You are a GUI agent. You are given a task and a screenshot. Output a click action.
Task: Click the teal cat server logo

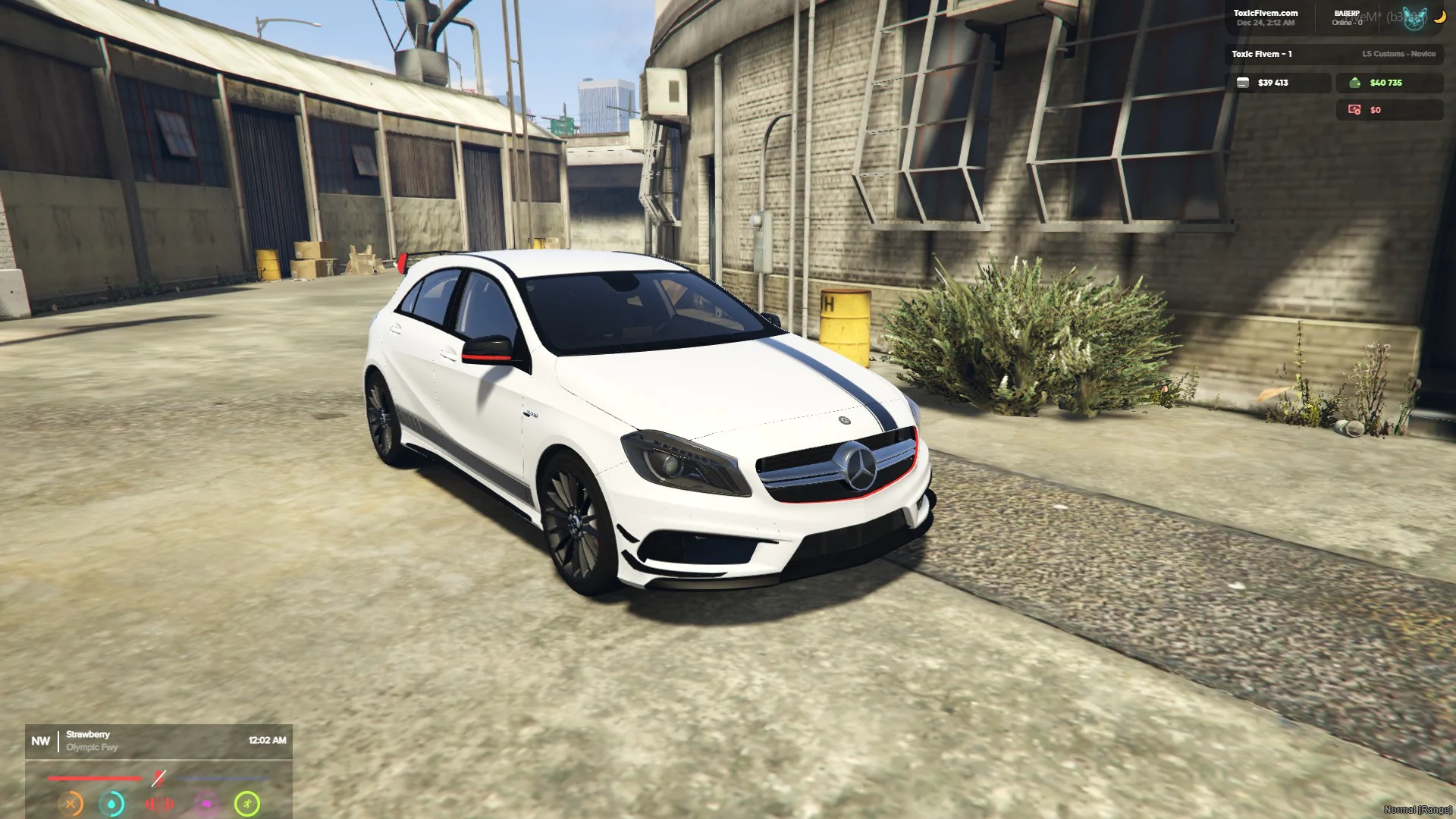click(x=1414, y=18)
